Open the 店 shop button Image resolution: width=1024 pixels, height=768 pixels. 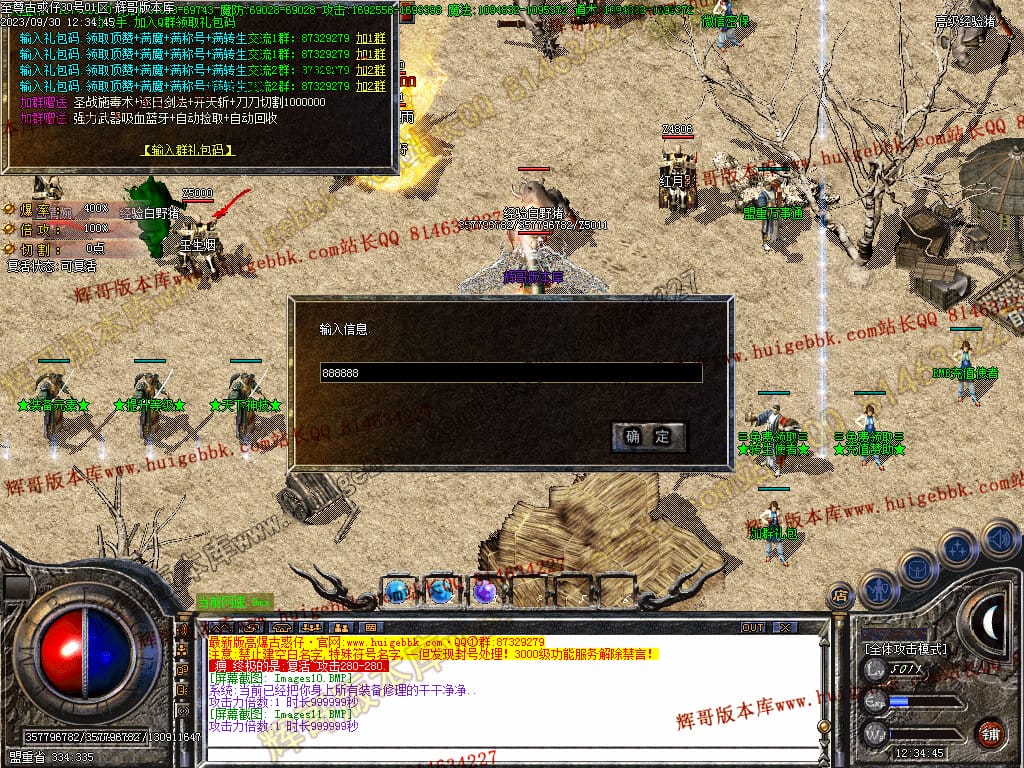point(840,596)
